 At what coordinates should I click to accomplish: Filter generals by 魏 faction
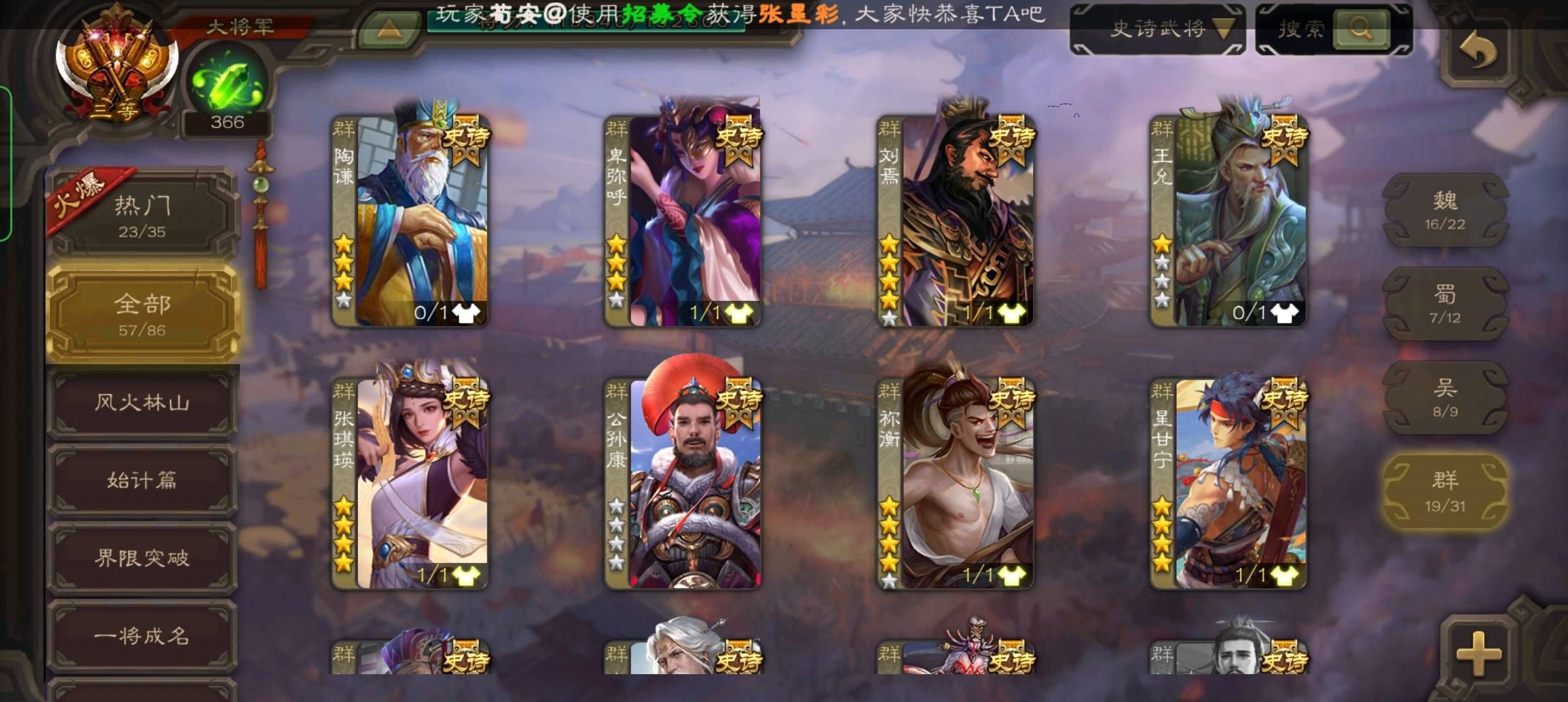(1444, 210)
